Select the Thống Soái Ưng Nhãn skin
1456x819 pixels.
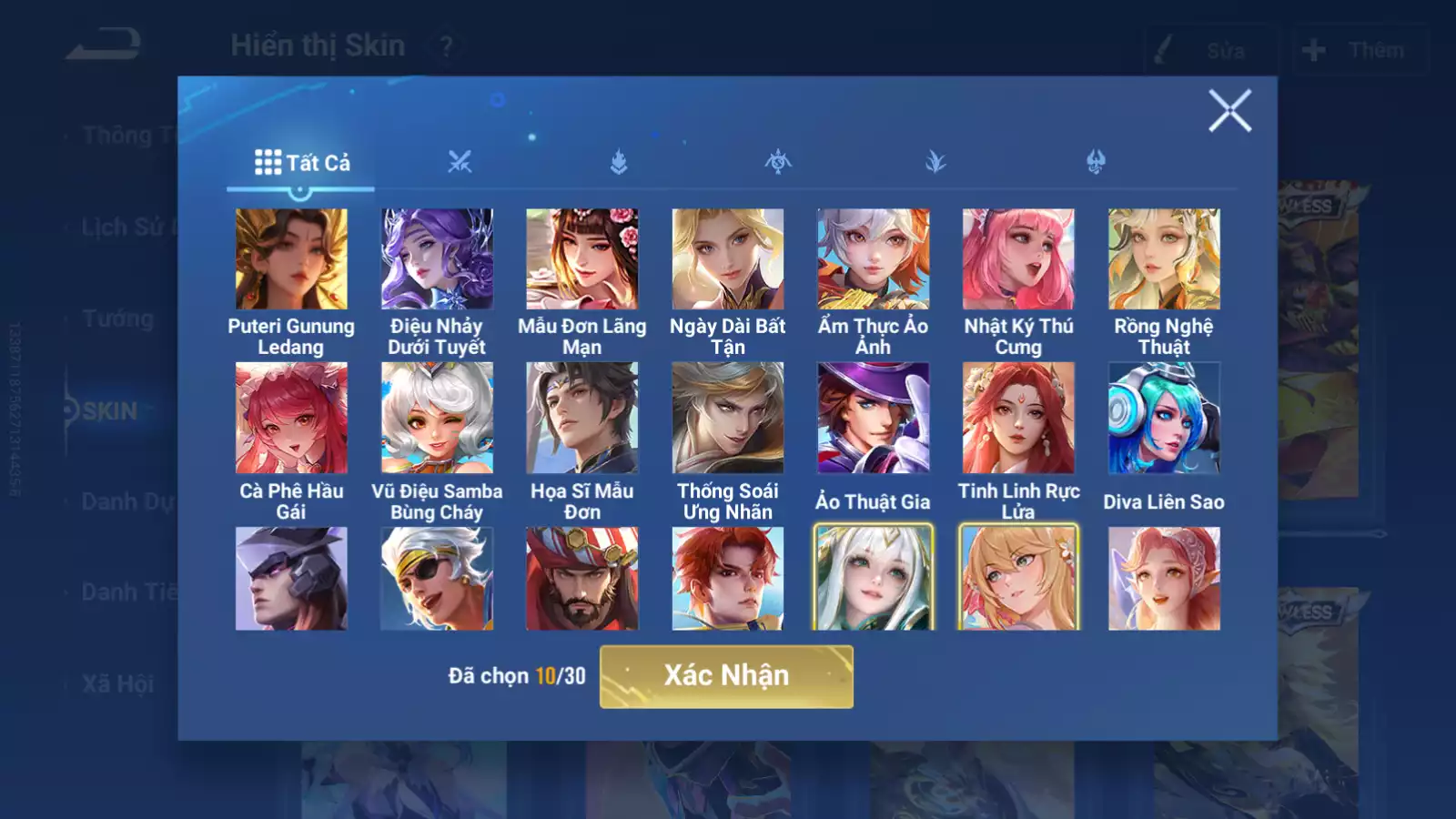click(x=728, y=418)
